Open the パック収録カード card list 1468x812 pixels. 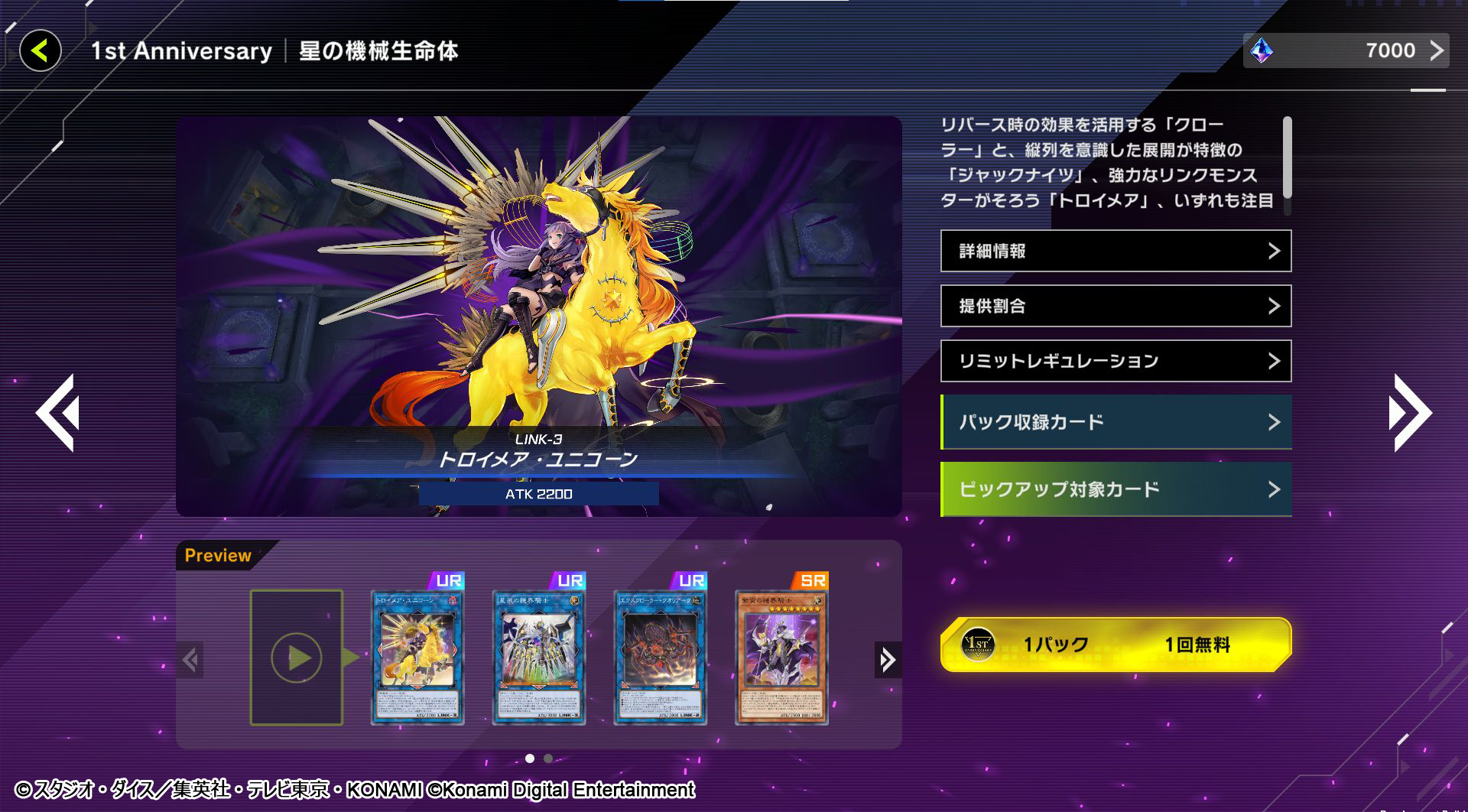click(x=1116, y=421)
